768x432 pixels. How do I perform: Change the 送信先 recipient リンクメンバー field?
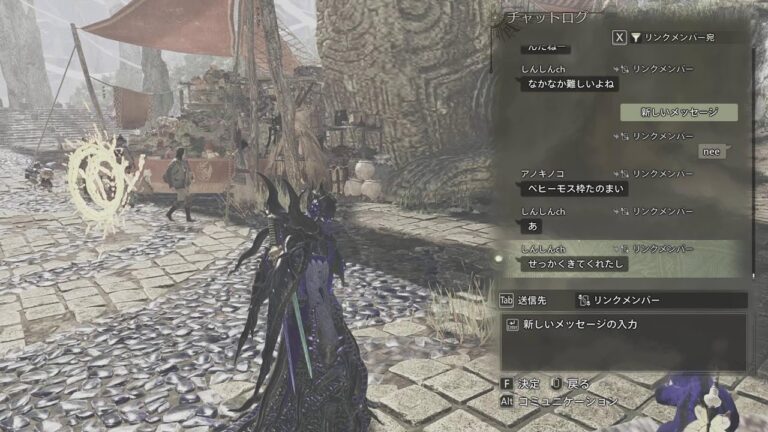(660, 300)
